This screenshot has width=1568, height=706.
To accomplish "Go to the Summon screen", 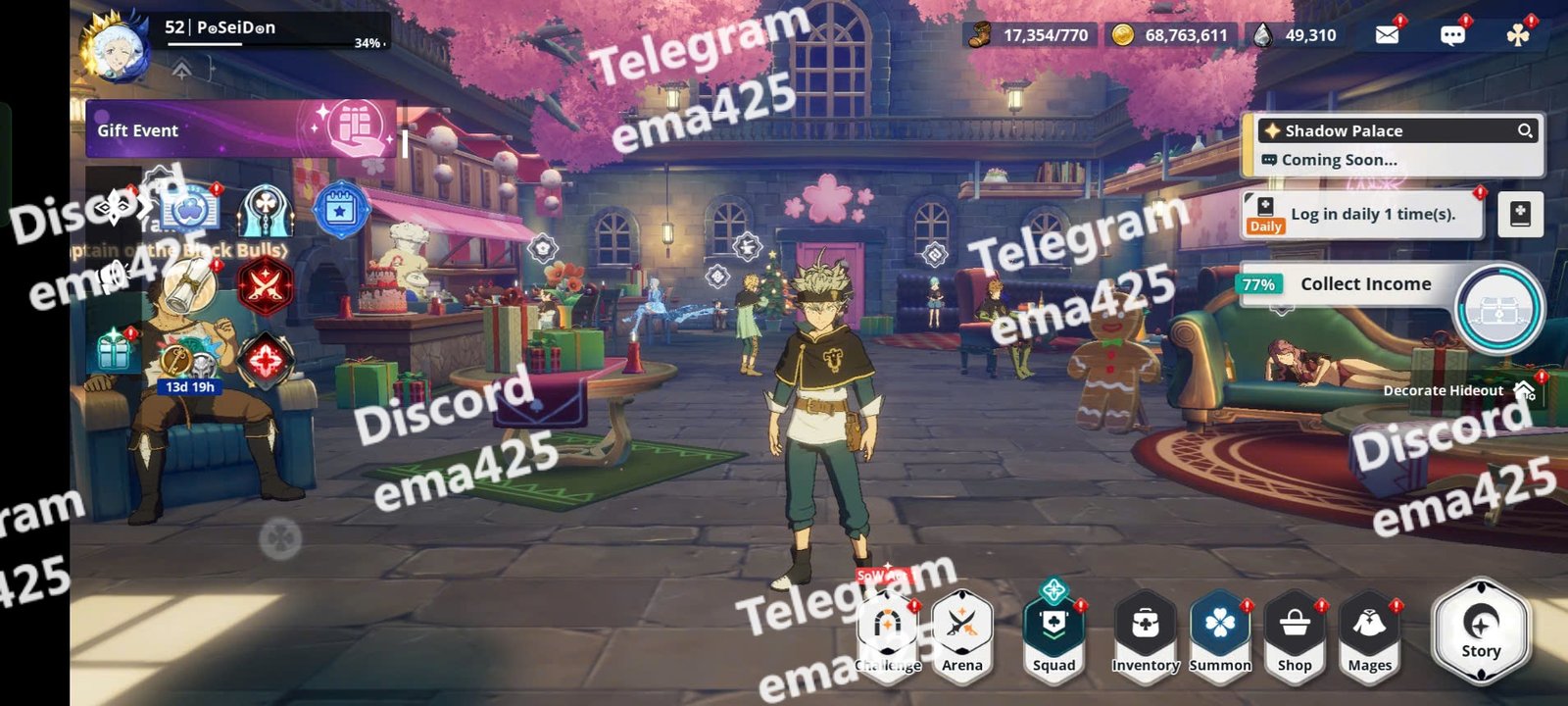I will coord(1219,632).
